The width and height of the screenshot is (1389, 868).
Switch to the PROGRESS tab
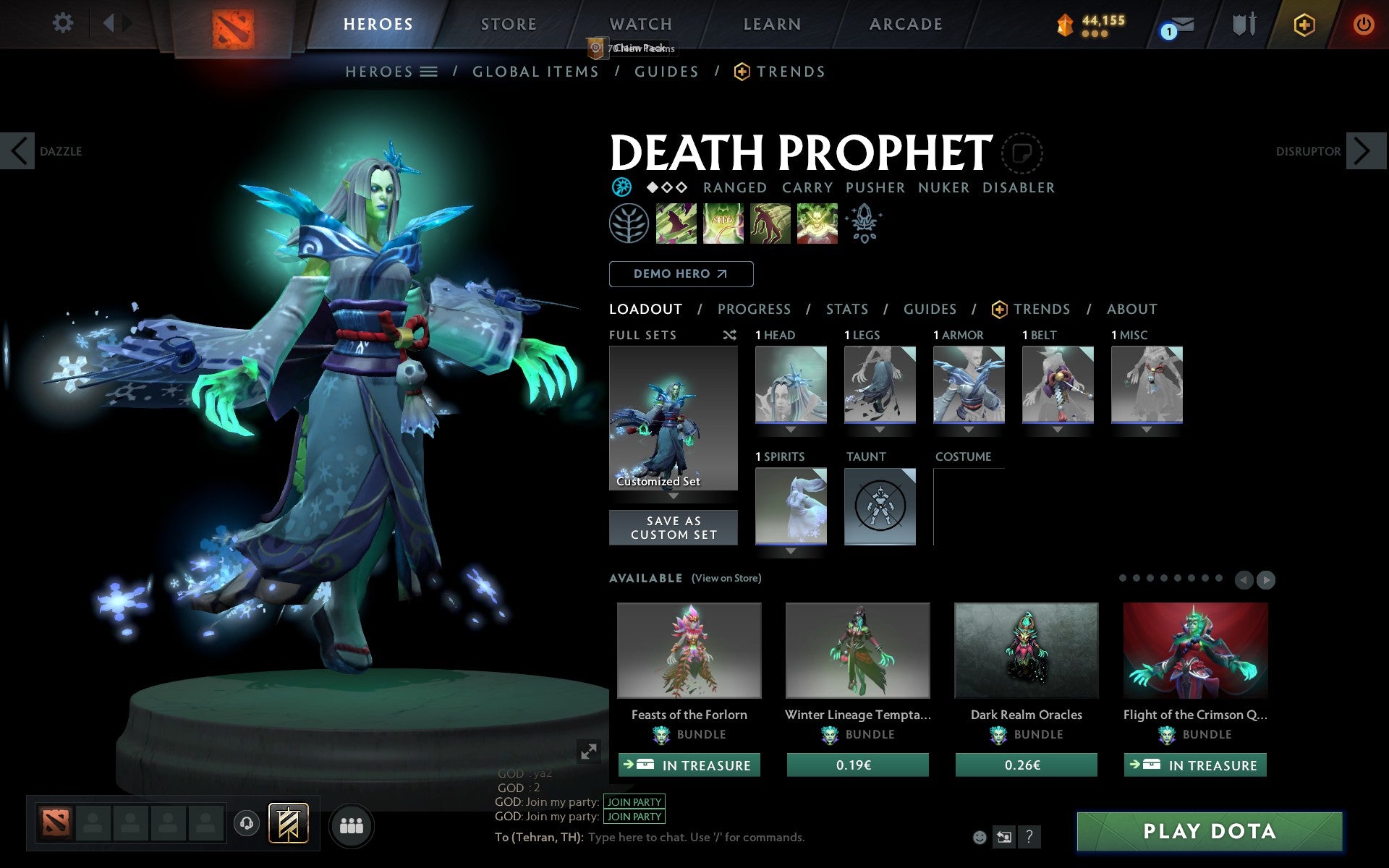(754, 309)
